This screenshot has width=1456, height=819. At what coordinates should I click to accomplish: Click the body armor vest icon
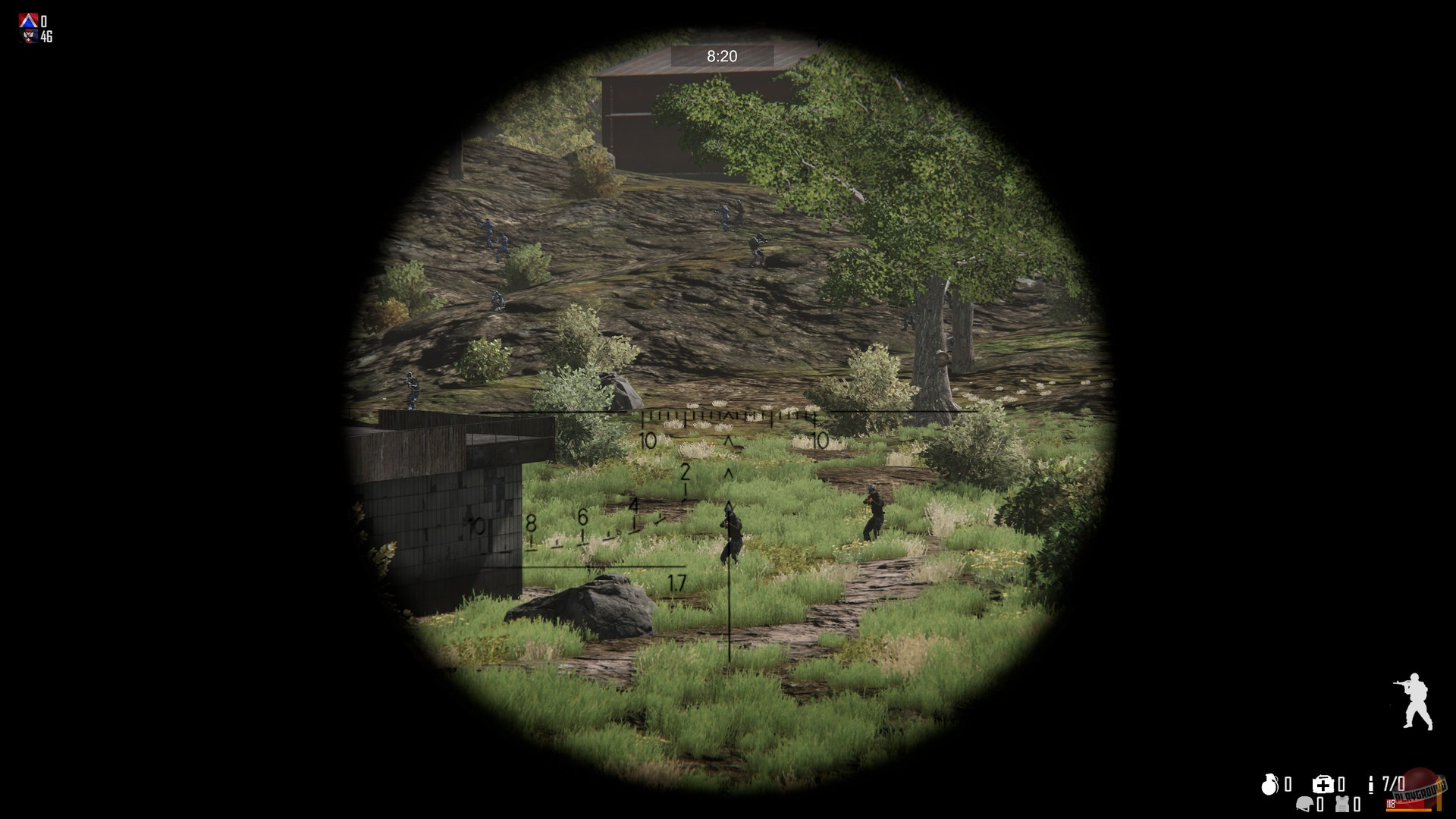[x=1342, y=804]
